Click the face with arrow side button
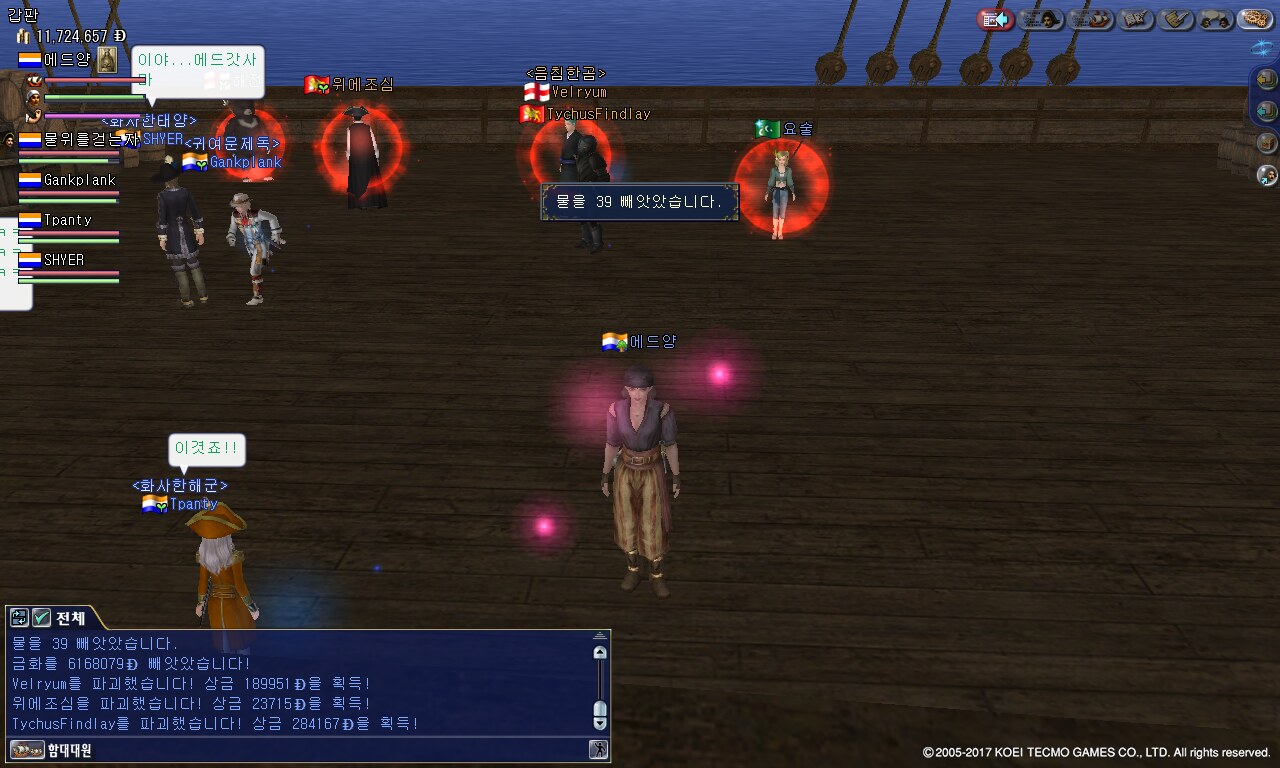Image resolution: width=1280 pixels, height=768 pixels. [x=1267, y=175]
